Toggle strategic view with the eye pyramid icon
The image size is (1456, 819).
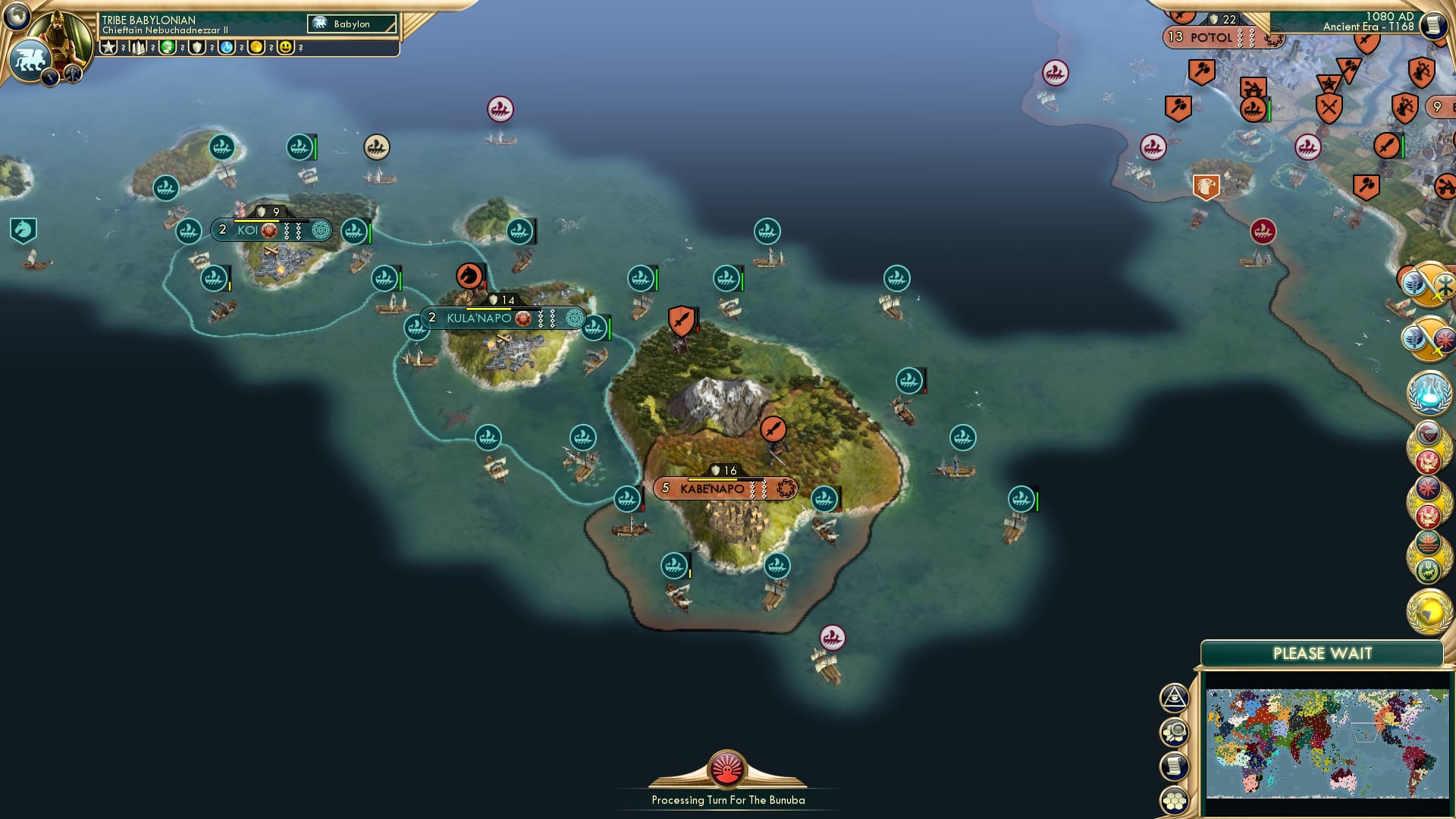point(1175,697)
